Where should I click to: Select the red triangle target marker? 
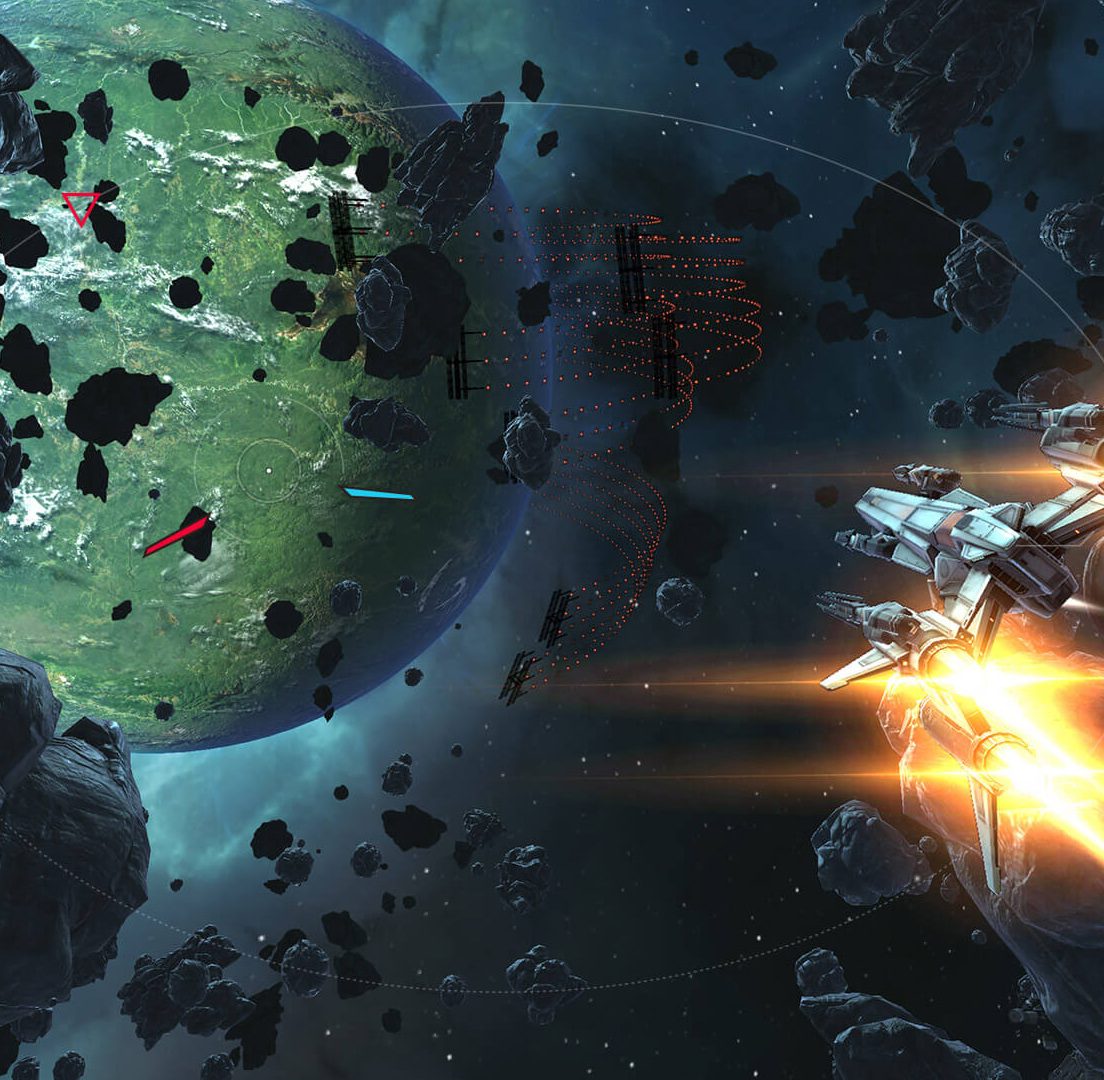click(80, 207)
